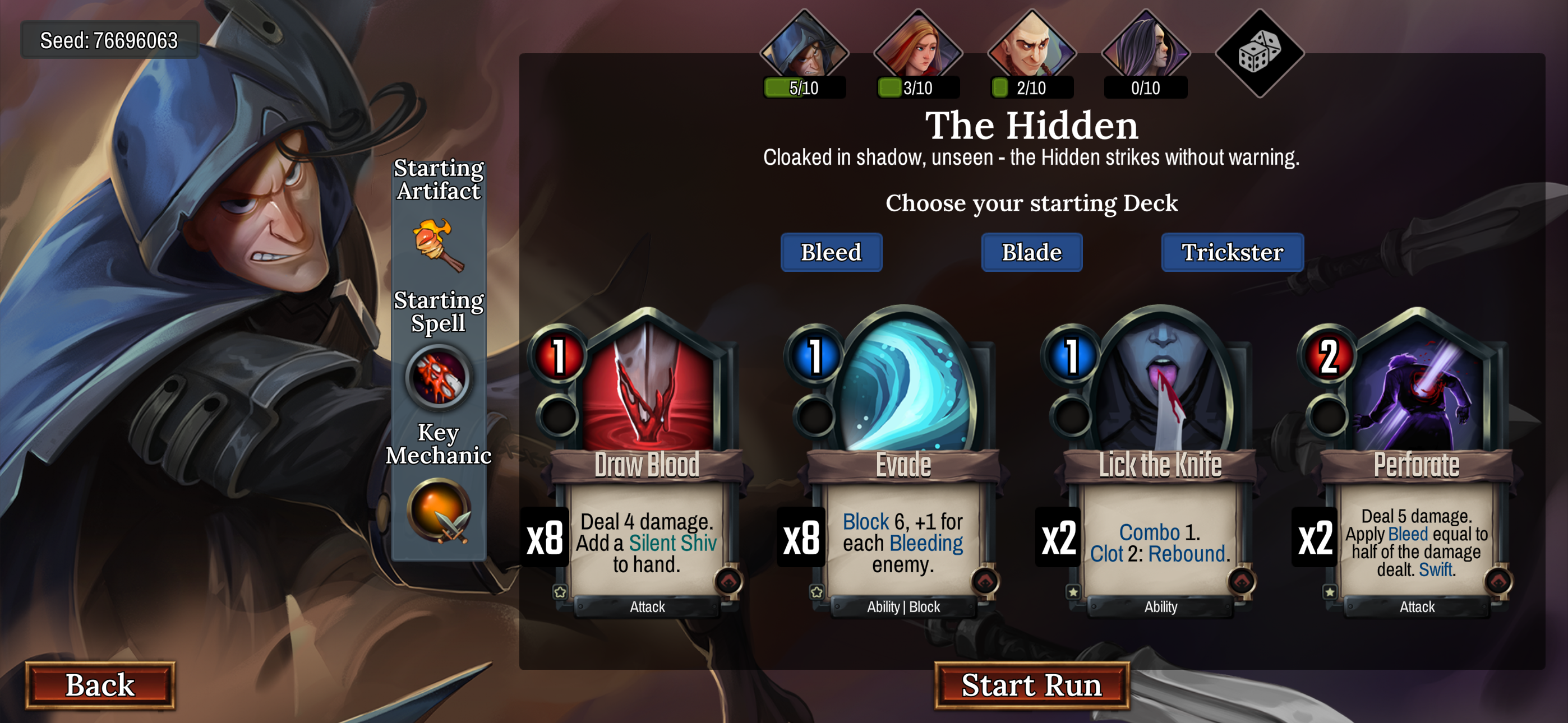Select the Blade starting deck
The height and width of the screenshot is (723, 1568).
[1032, 252]
